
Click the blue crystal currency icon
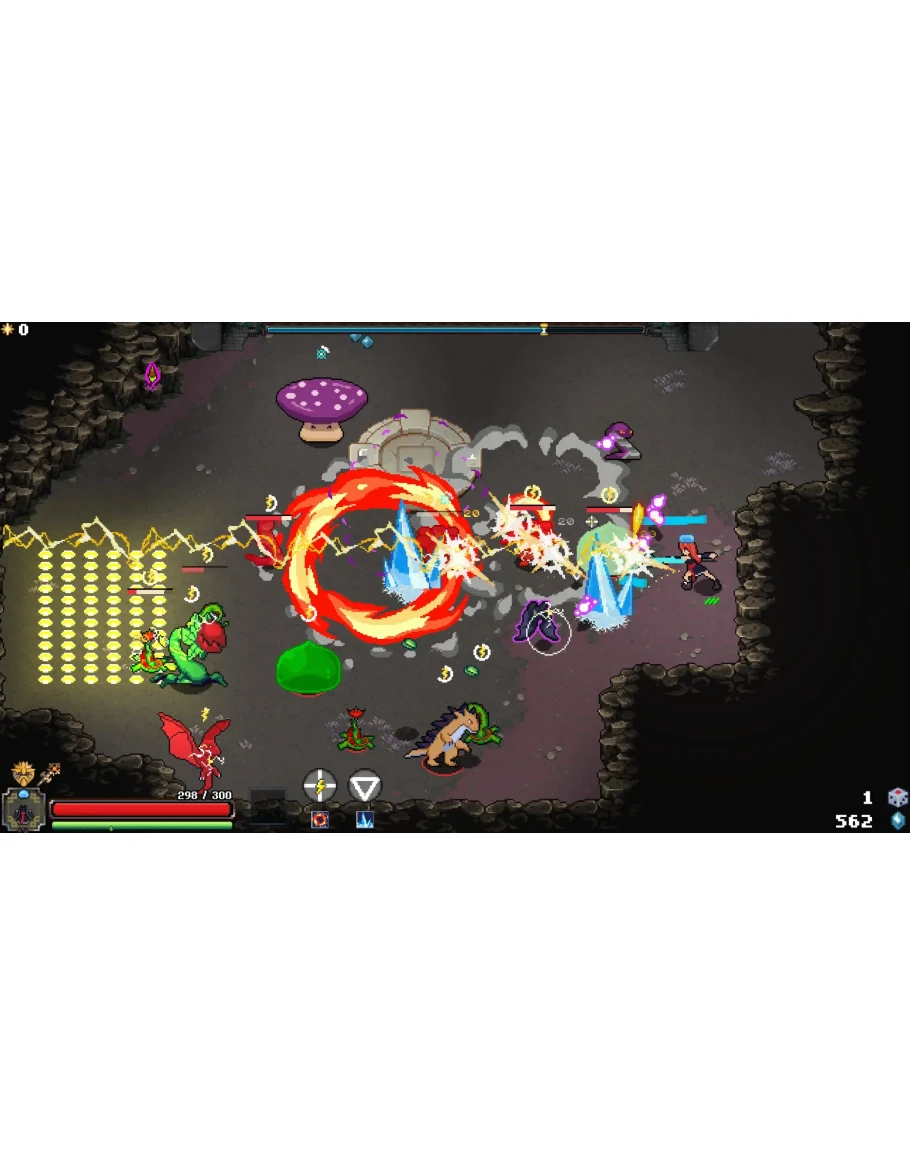pyautogui.click(x=898, y=821)
